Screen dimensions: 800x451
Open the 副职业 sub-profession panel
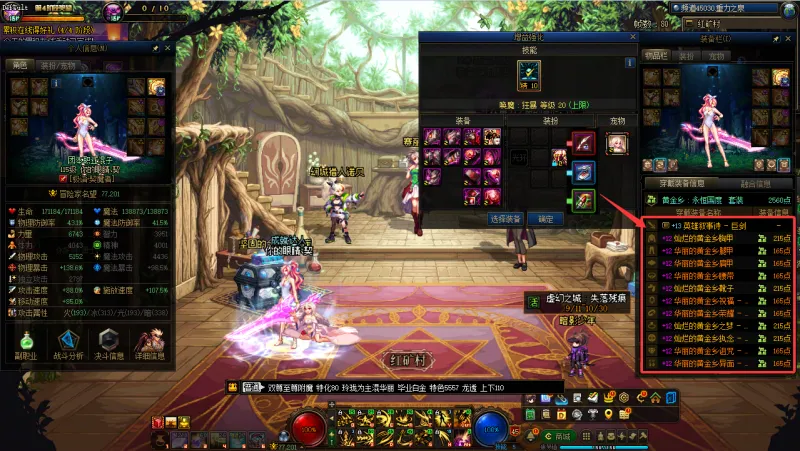click(27, 341)
